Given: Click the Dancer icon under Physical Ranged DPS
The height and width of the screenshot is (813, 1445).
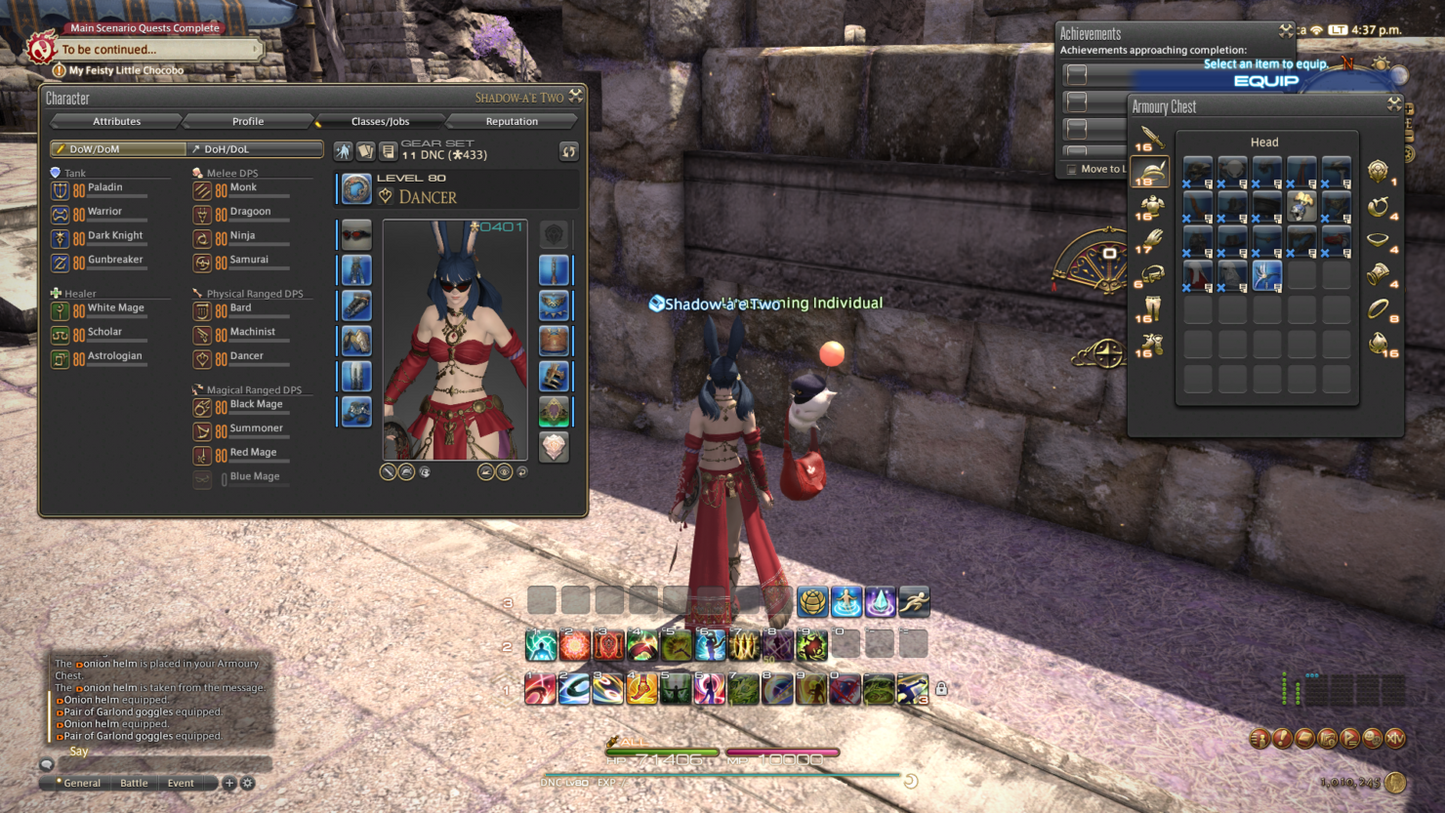Looking at the screenshot, I should [202, 356].
